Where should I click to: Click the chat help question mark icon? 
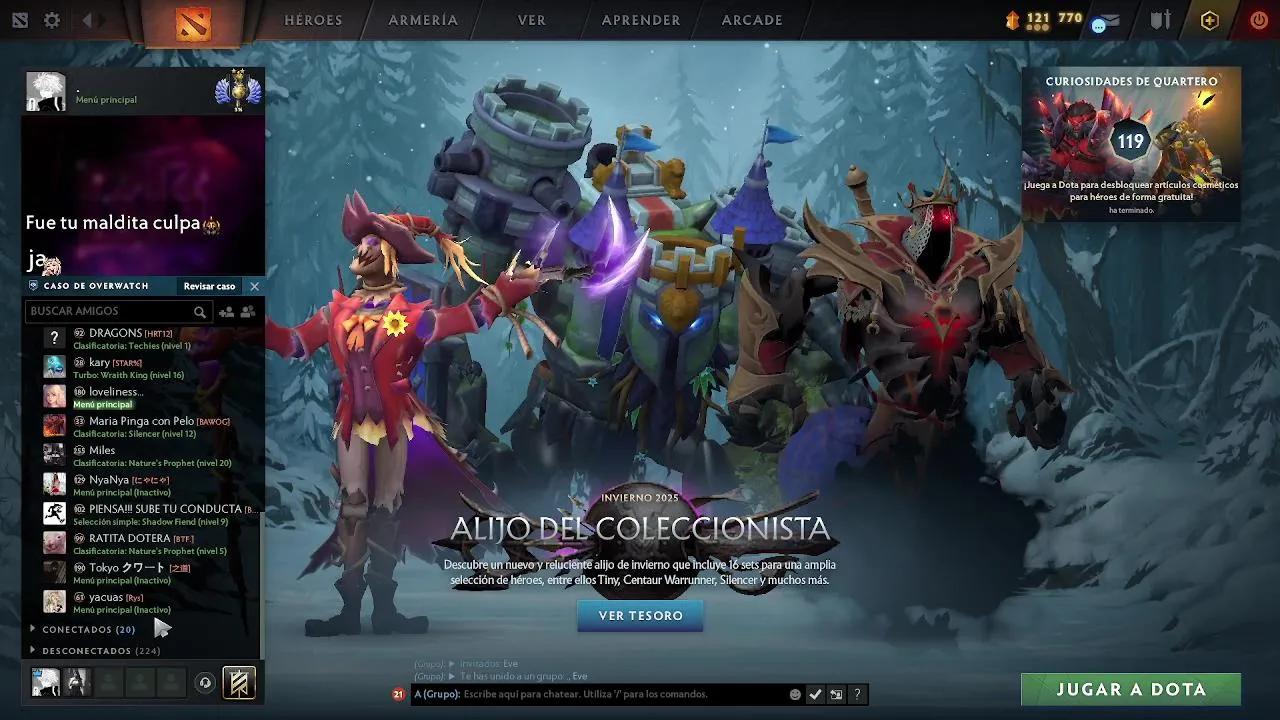click(857, 694)
